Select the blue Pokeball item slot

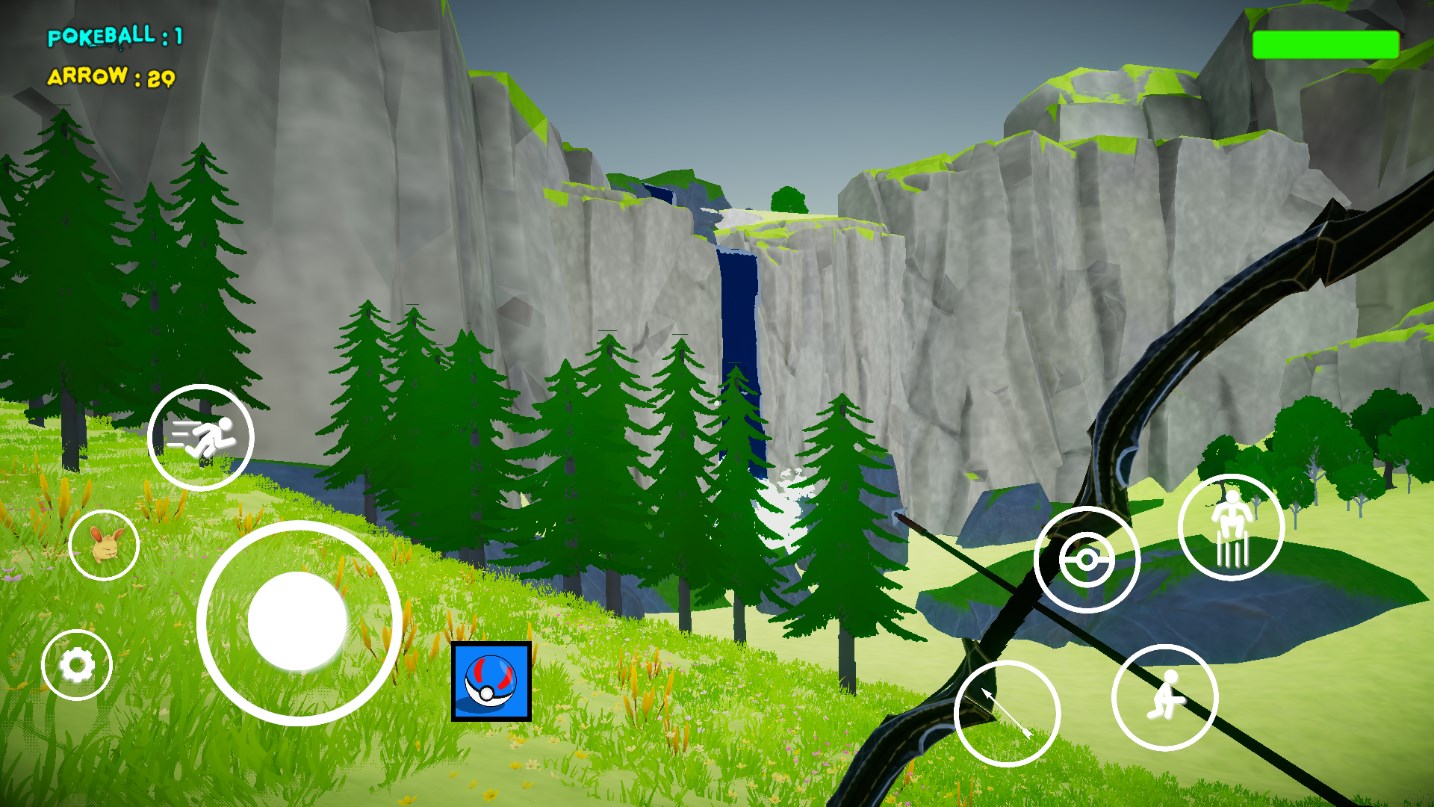click(491, 682)
